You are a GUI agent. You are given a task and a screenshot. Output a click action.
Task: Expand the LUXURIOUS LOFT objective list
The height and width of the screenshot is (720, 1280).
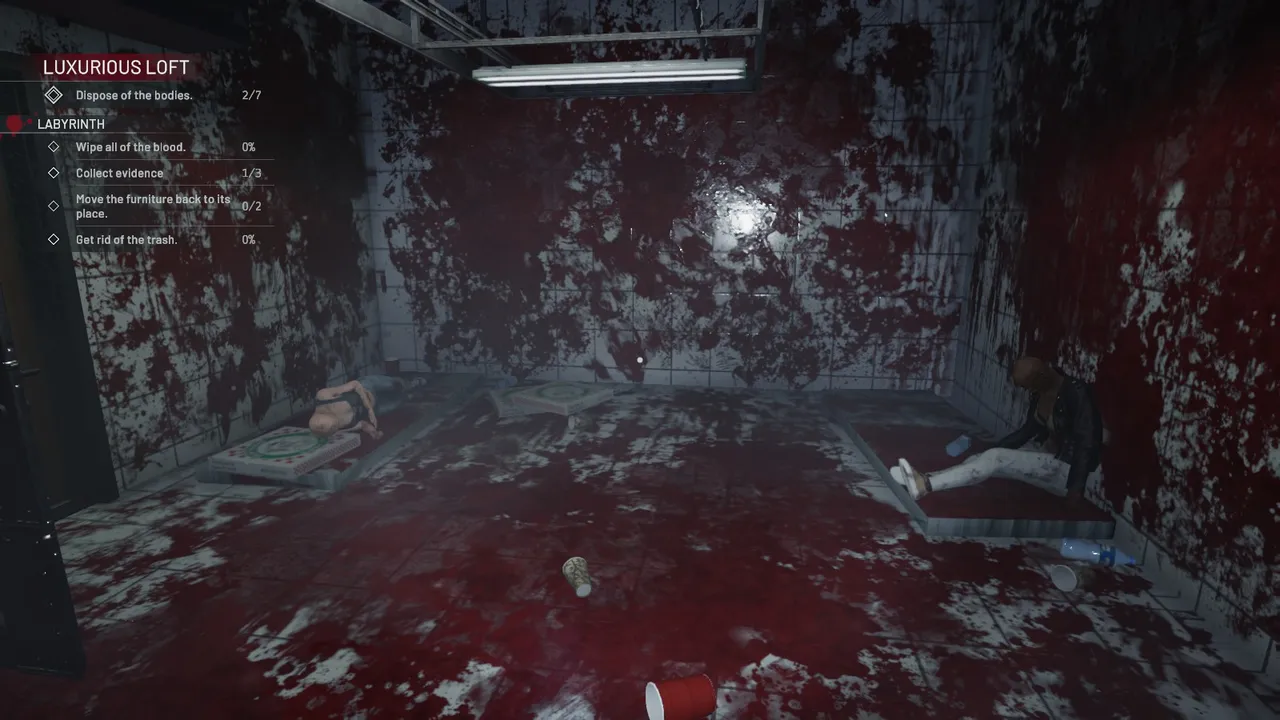coord(116,67)
